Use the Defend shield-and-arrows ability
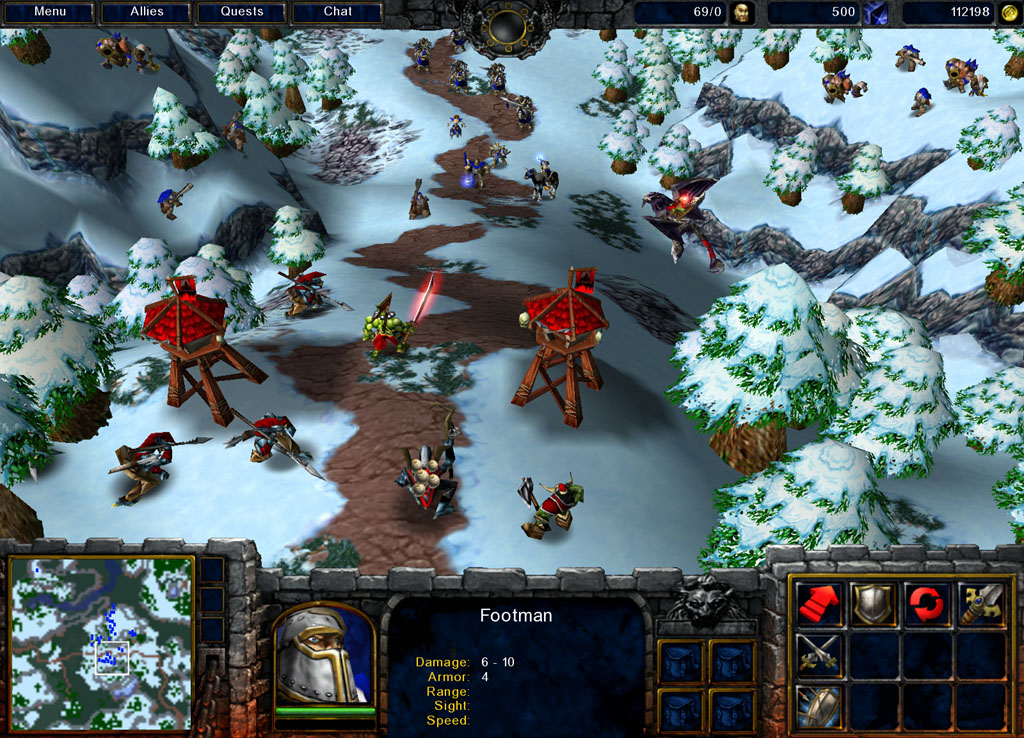The height and width of the screenshot is (738, 1024). (818, 707)
